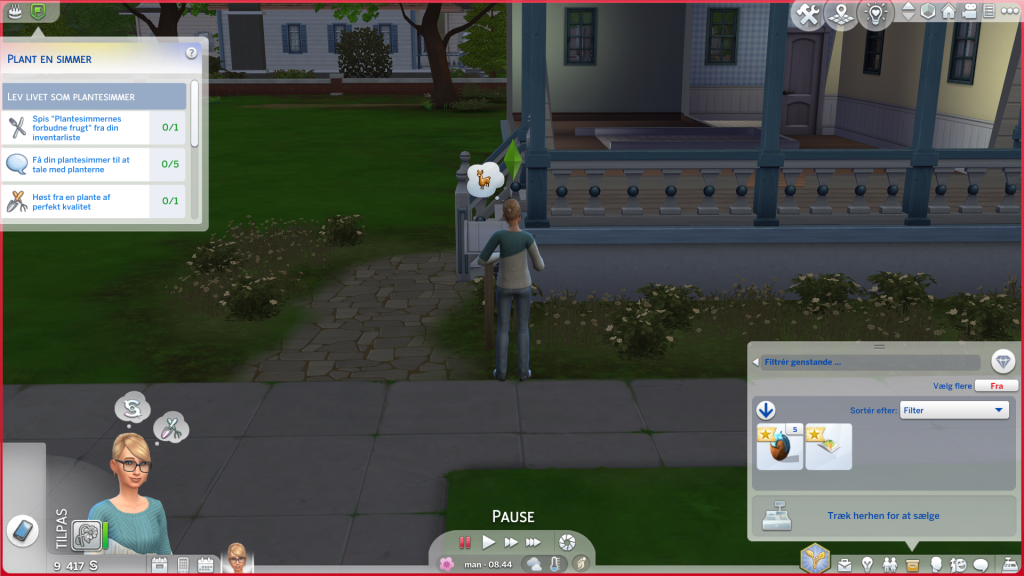The width and height of the screenshot is (1024, 576).
Task: Open the lightbulb heart lessons button
Action: tap(877, 14)
